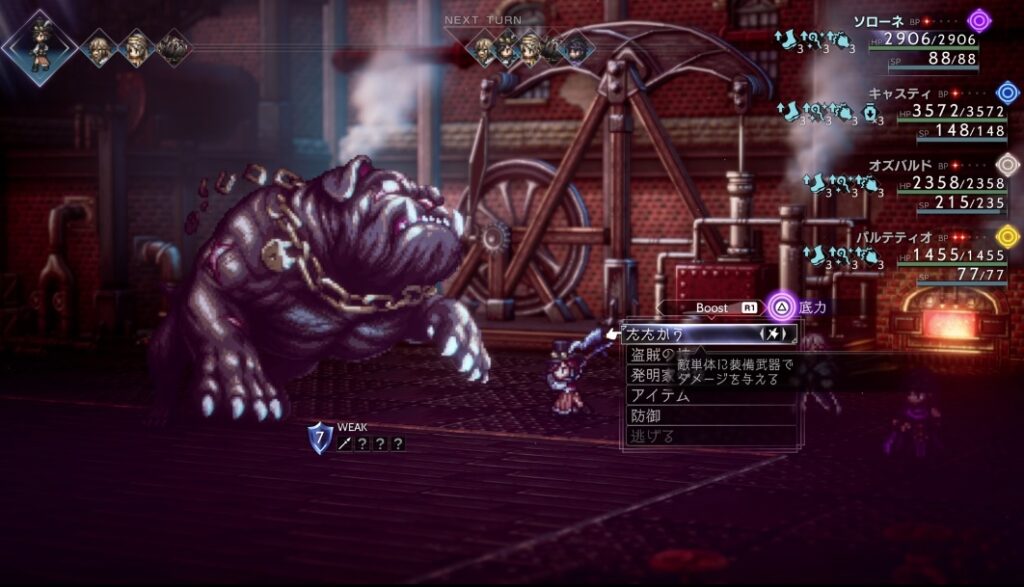1024x587 pixels.
Task: Select パルテティオ in the party status list
Action: coord(896,237)
